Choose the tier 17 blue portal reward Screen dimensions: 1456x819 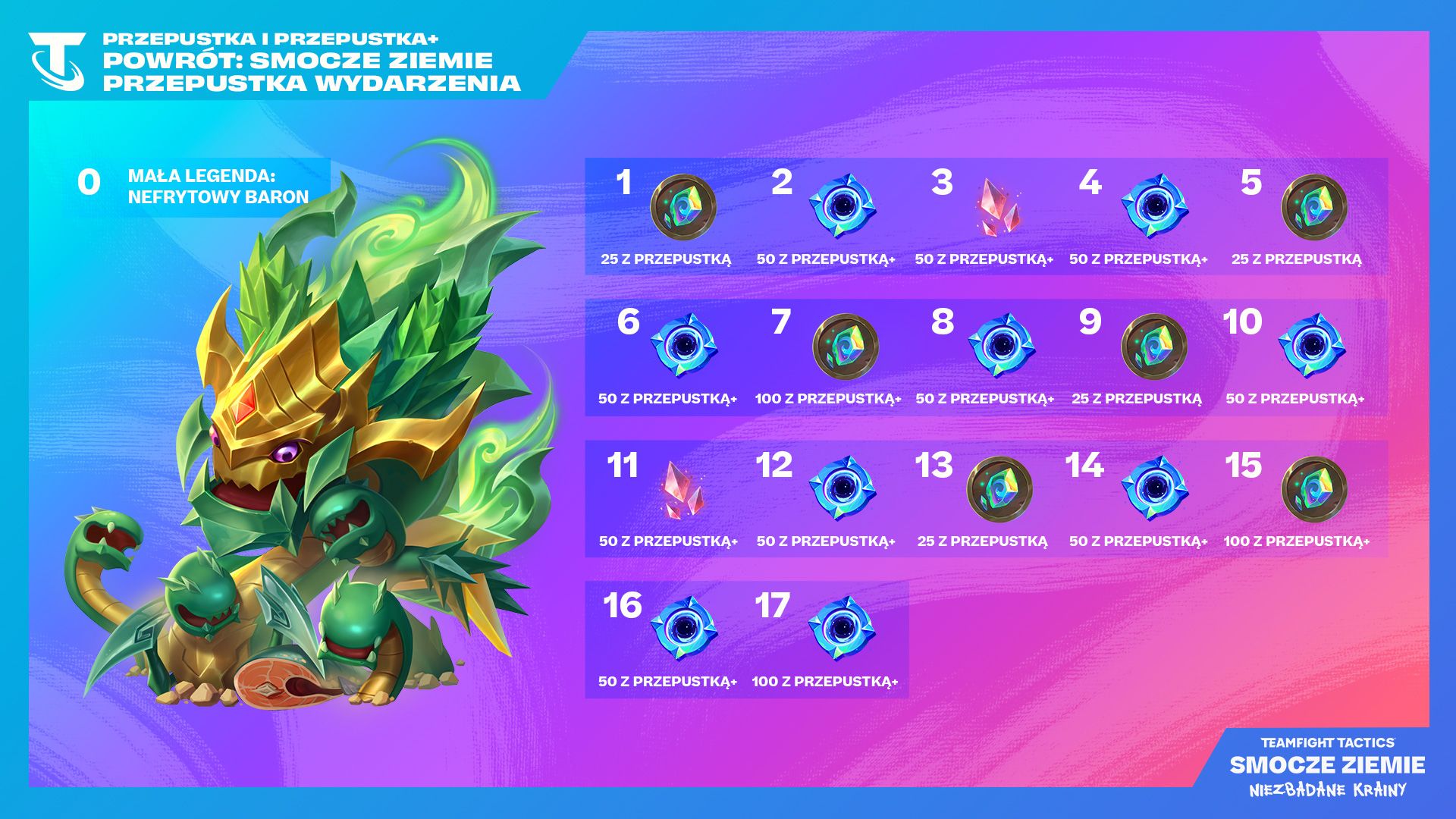842,629
